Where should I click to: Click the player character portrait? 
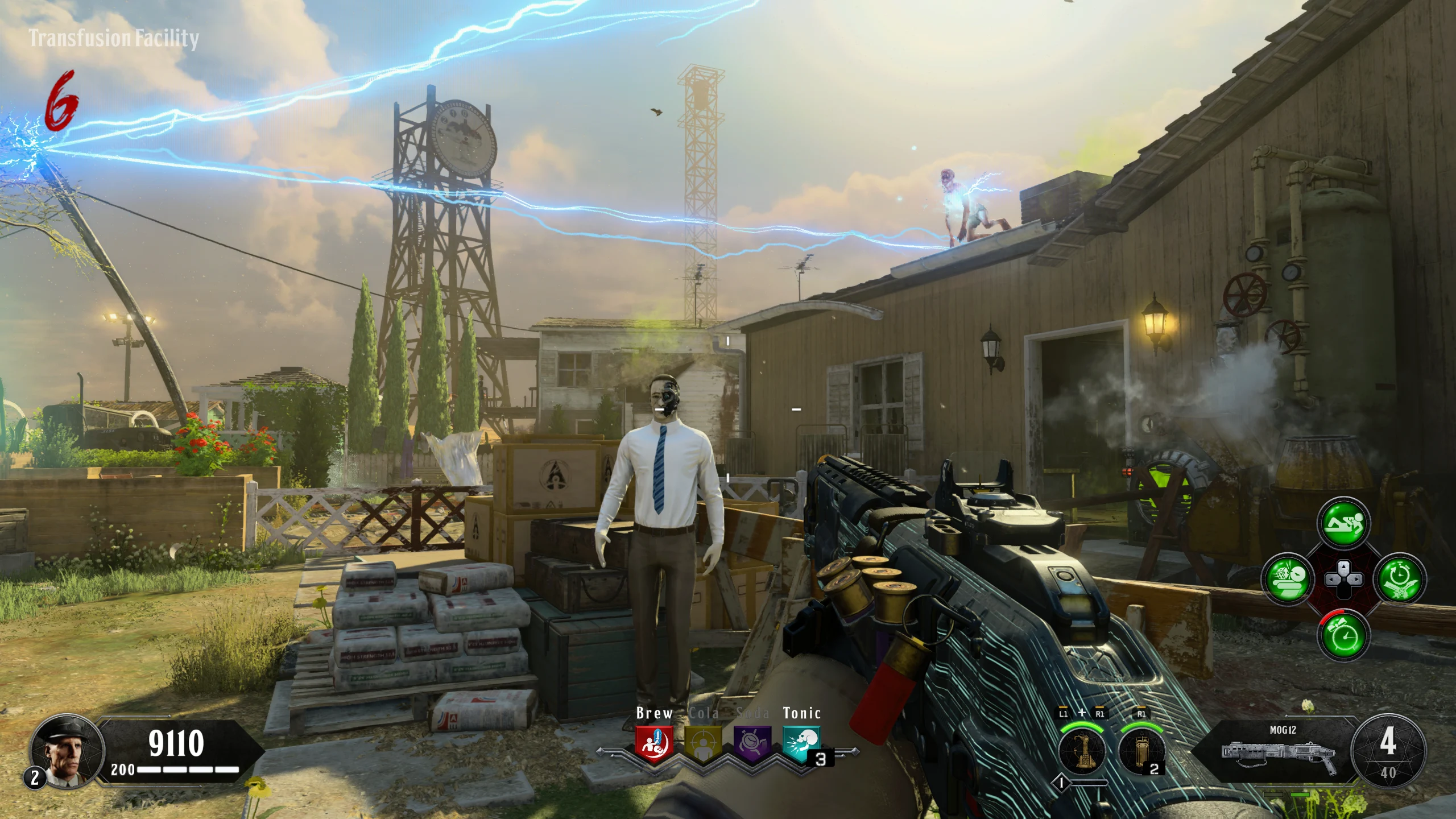(x=67, y=751)
